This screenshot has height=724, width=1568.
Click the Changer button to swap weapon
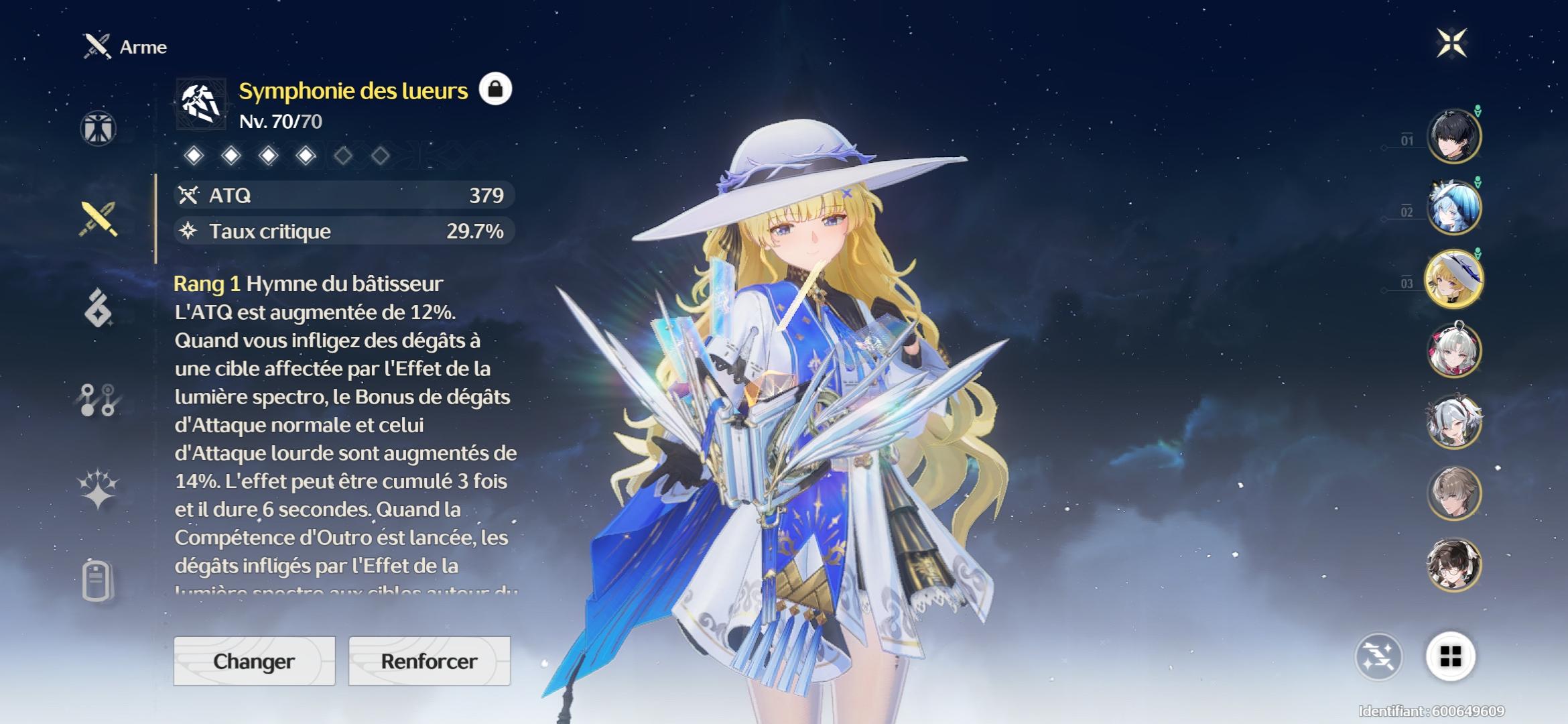[x=254, y=661]
